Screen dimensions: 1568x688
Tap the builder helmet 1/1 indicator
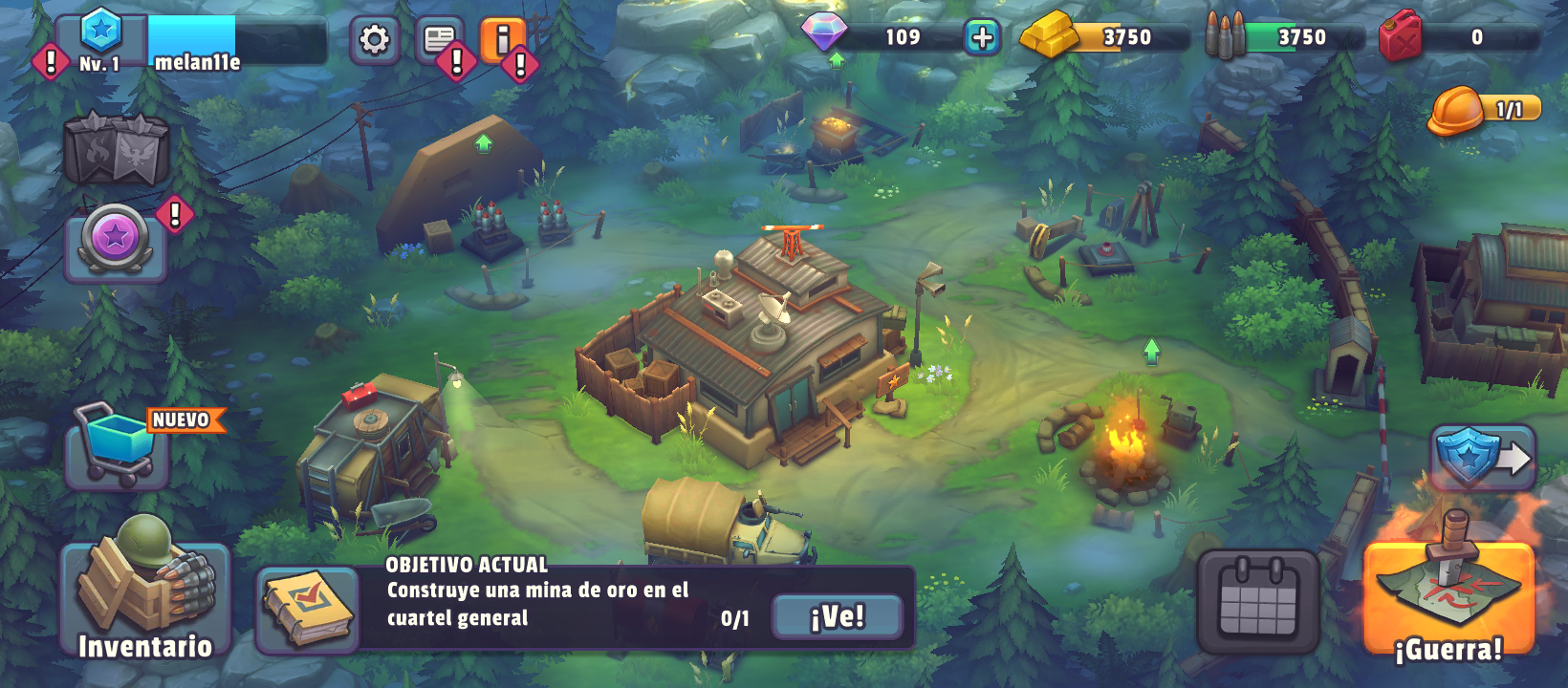1484,111
